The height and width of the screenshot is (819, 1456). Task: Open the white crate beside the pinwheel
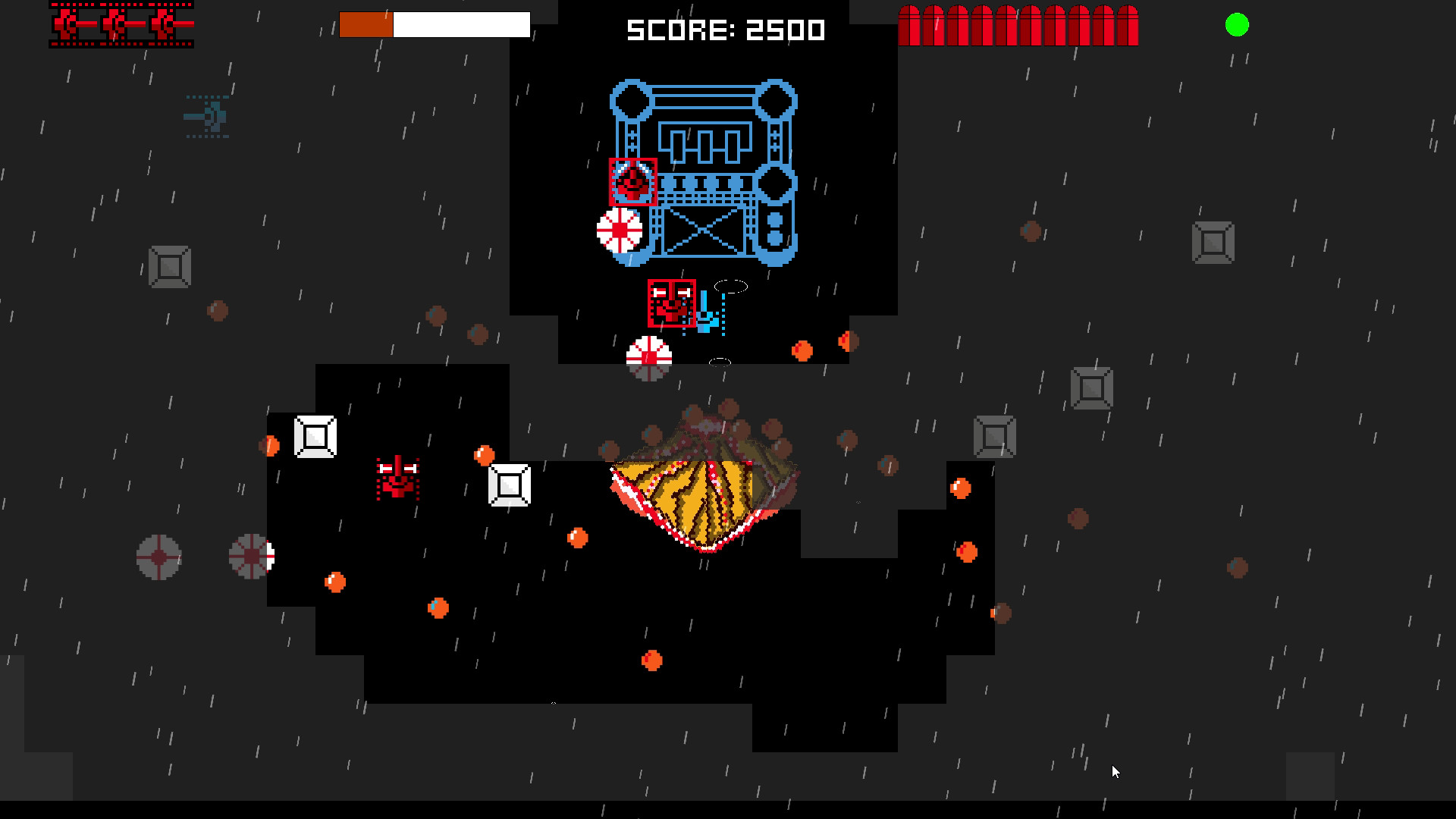(315, 436)
